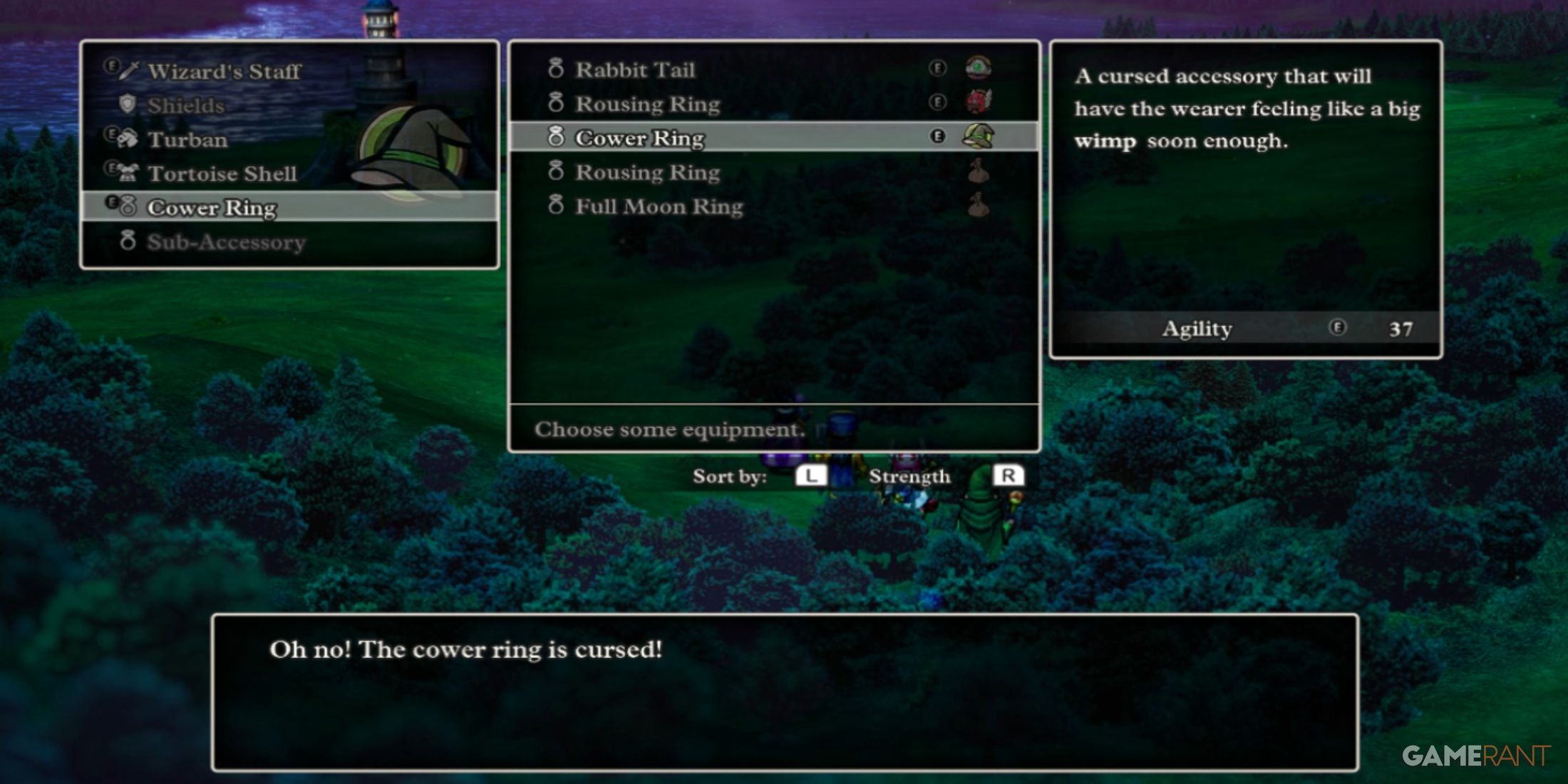Open the Shields equipment slot
Image resolution: width=1568 pixels, height=784 pixels.
[x=185, y=105]
